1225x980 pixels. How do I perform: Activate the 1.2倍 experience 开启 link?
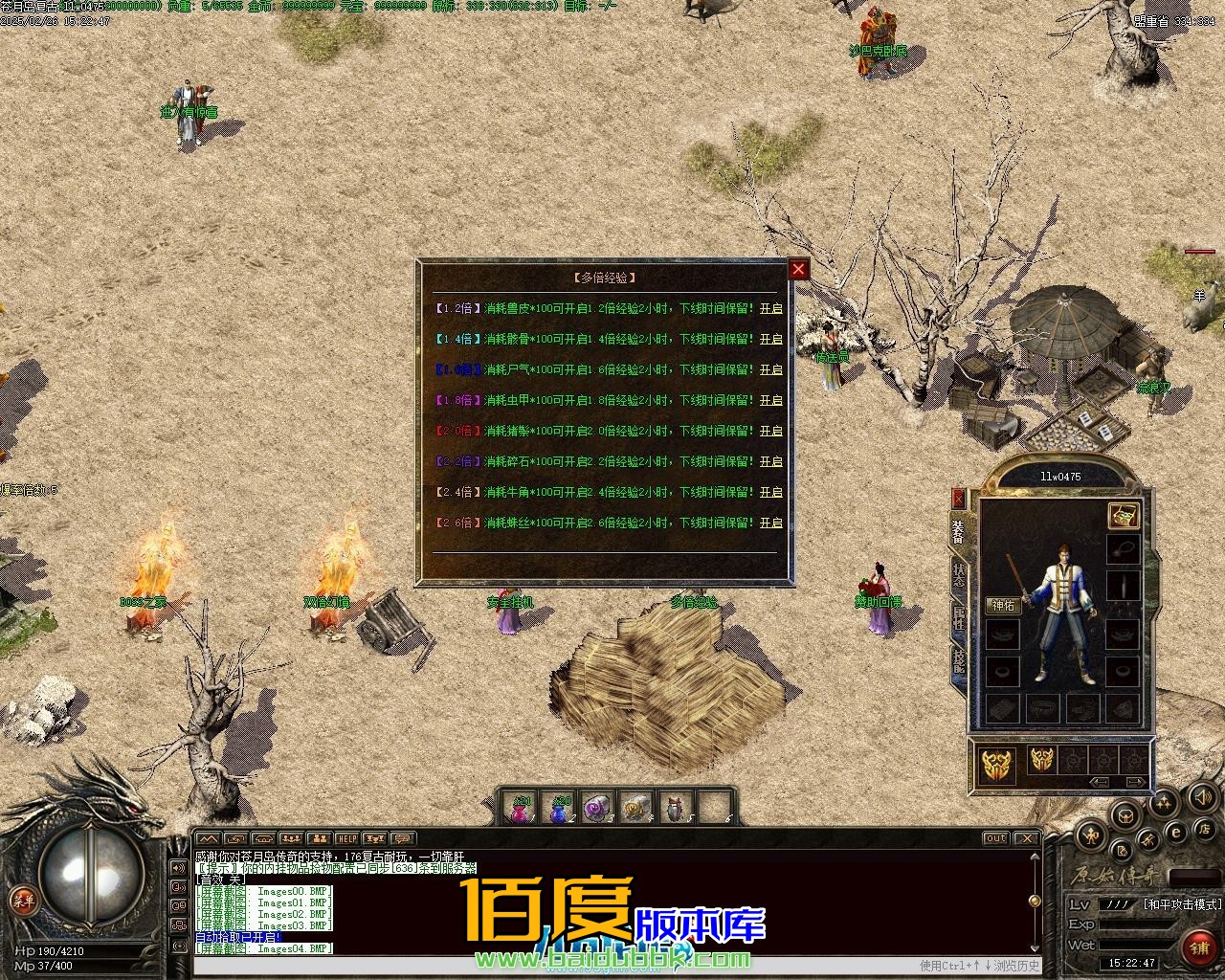(x=770, y=309)
